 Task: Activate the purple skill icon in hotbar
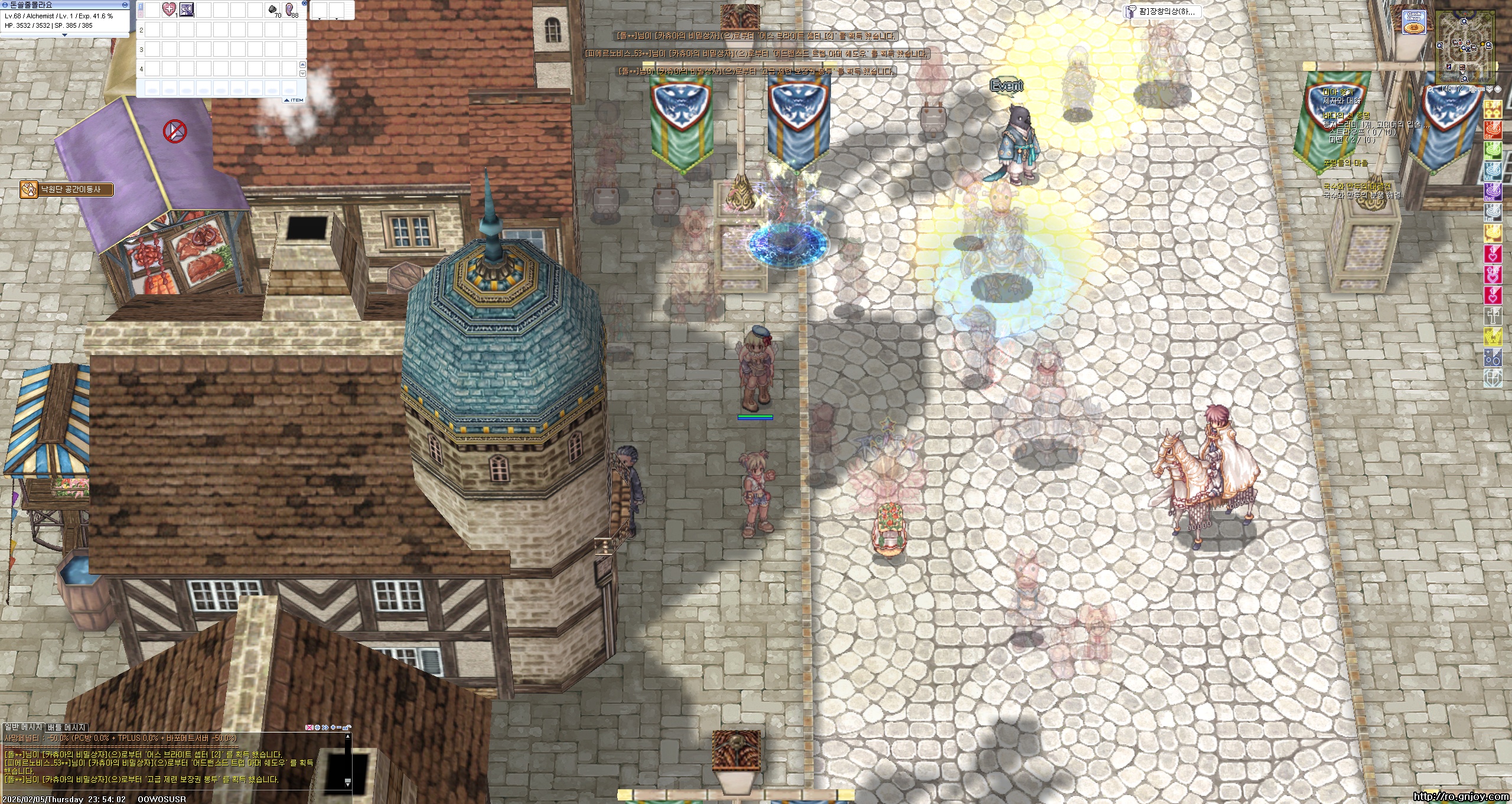[187, 9]
